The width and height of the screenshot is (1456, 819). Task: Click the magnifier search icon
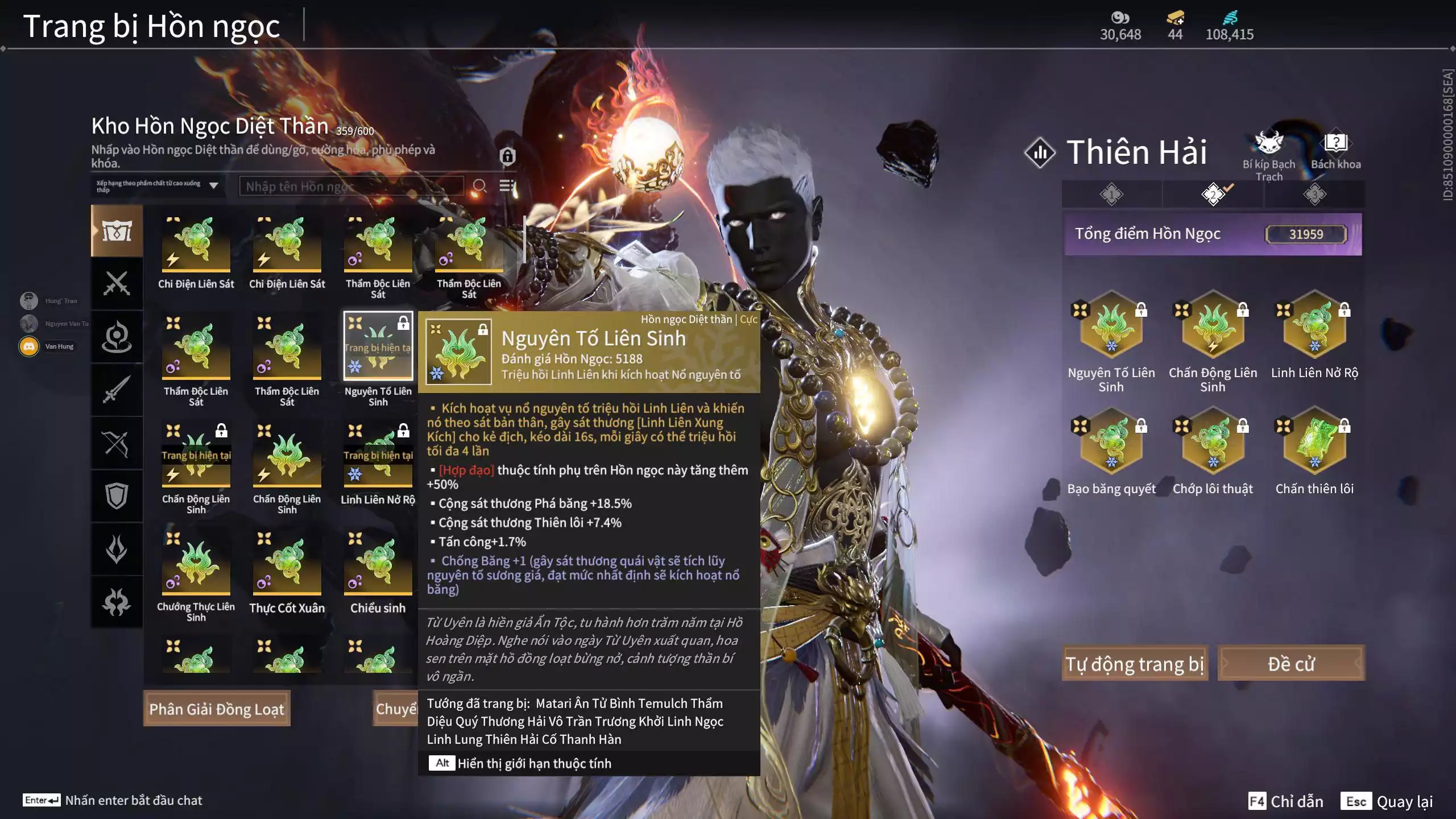(479, 186)
